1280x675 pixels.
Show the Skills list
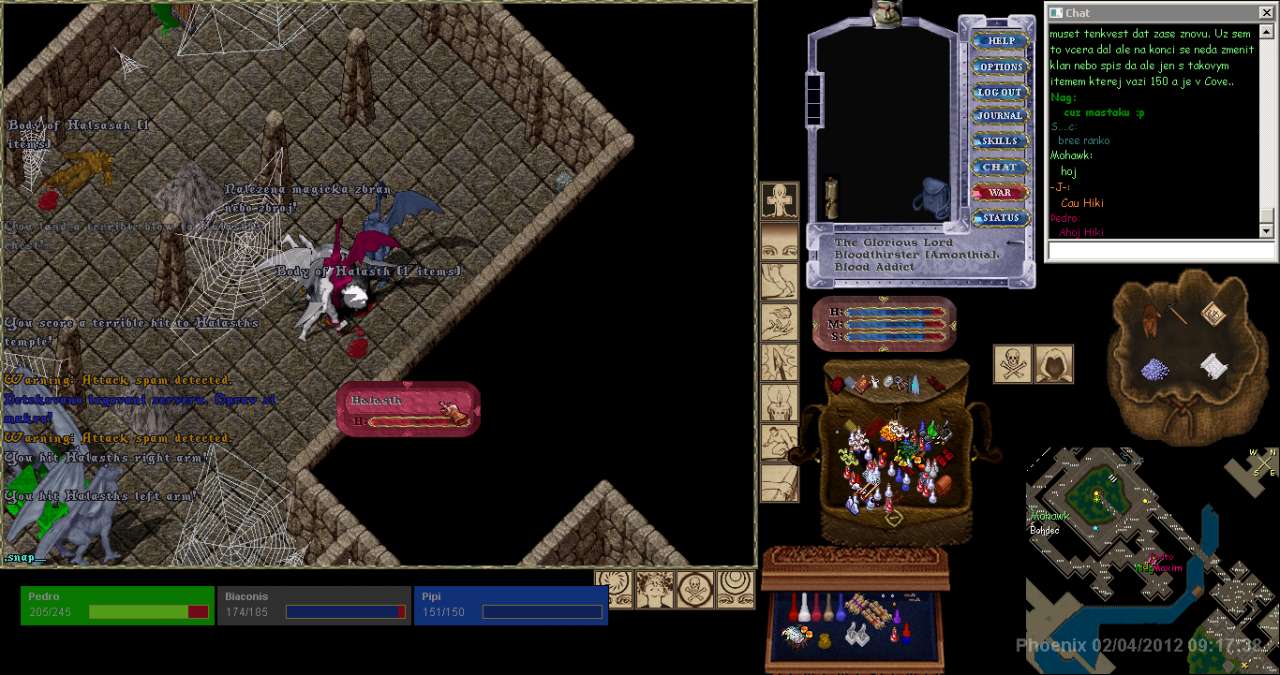click(x=999, y=142)
